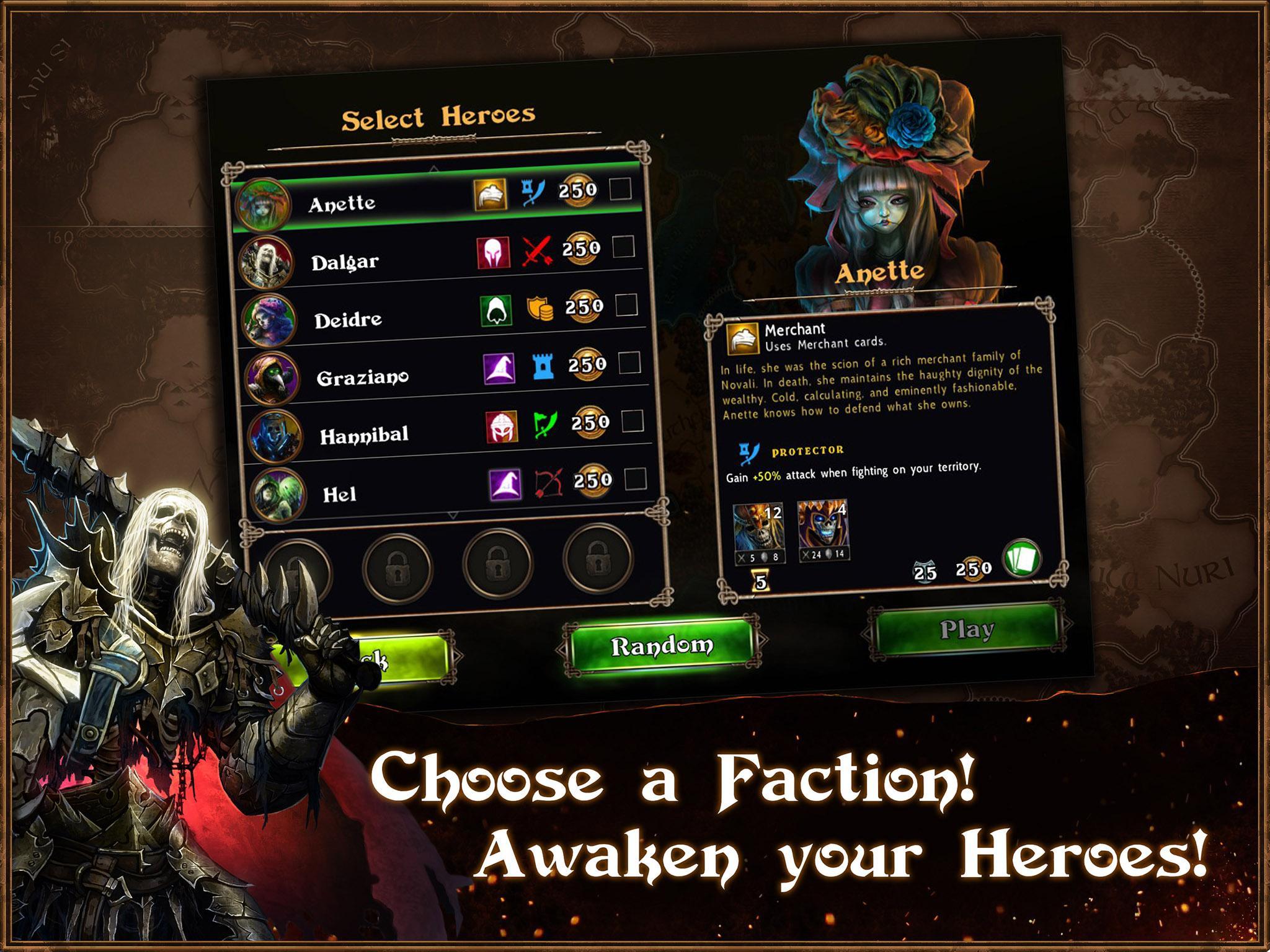This screenshot has height=952, width=1270.
Task: Toggle Deidre's selection checkbox
Action: click(x=626, y=305)
